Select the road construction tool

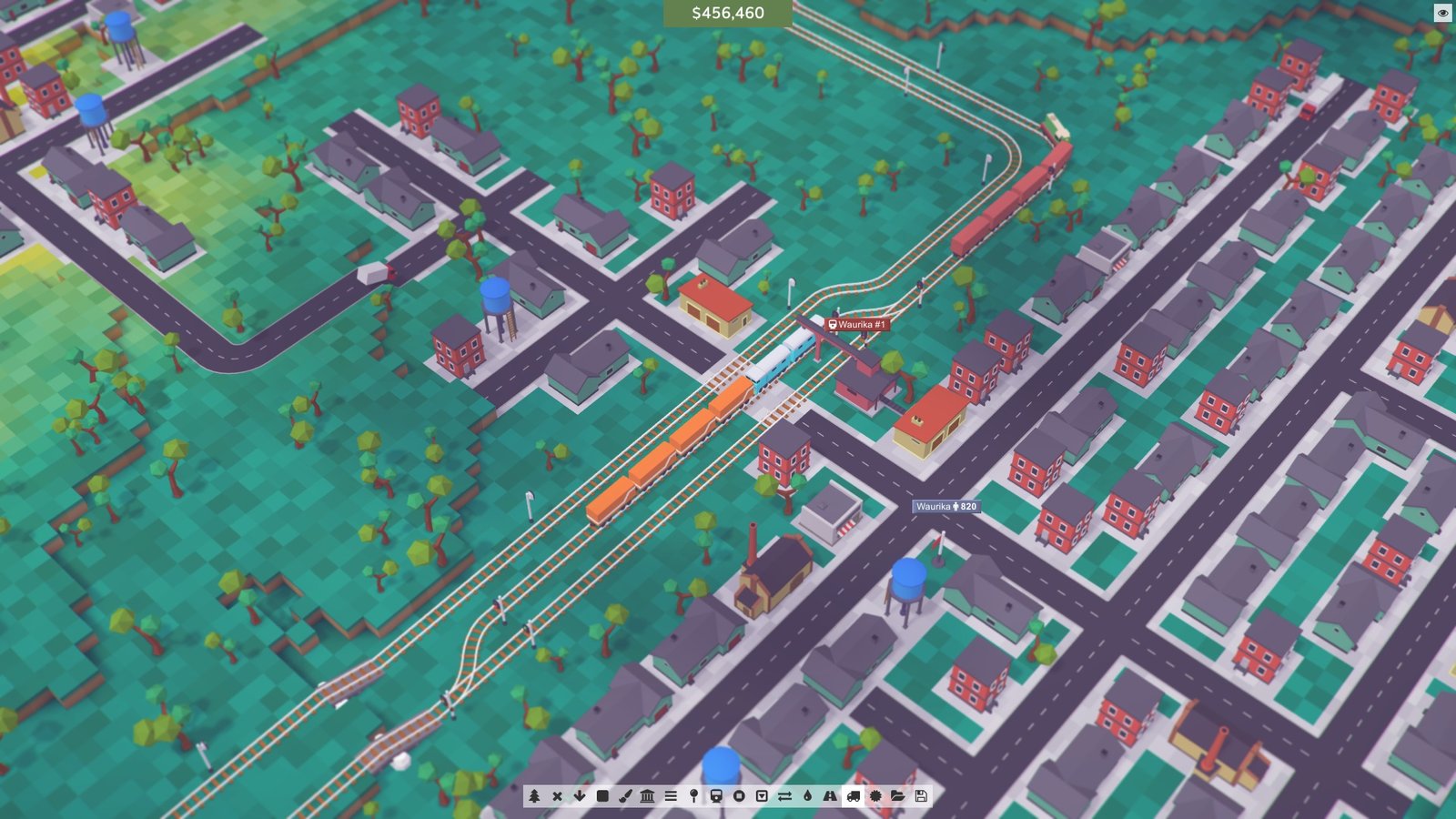pos(830,794)
